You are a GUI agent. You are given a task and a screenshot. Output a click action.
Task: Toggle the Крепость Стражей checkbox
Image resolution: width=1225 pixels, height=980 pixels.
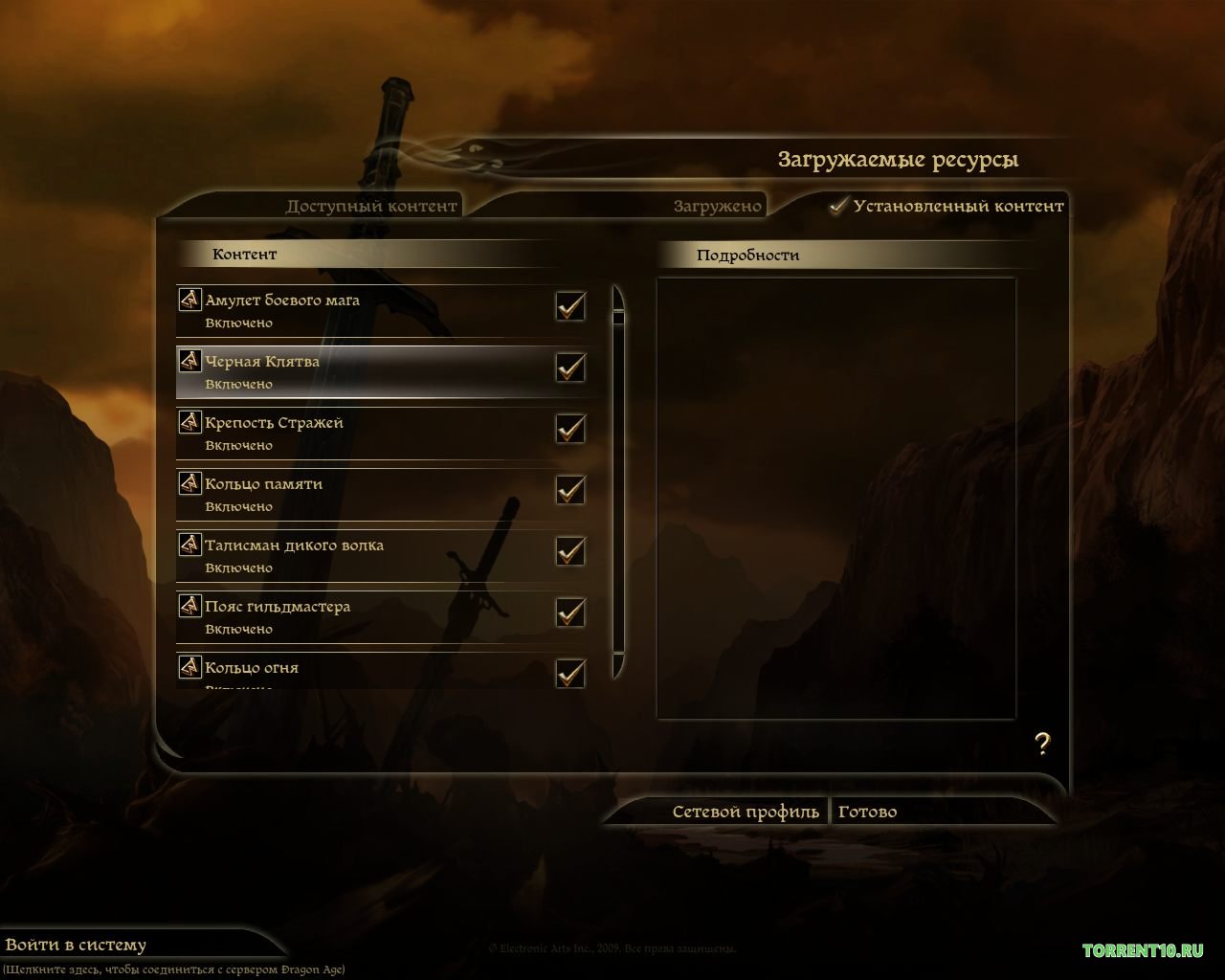(570, 429)
